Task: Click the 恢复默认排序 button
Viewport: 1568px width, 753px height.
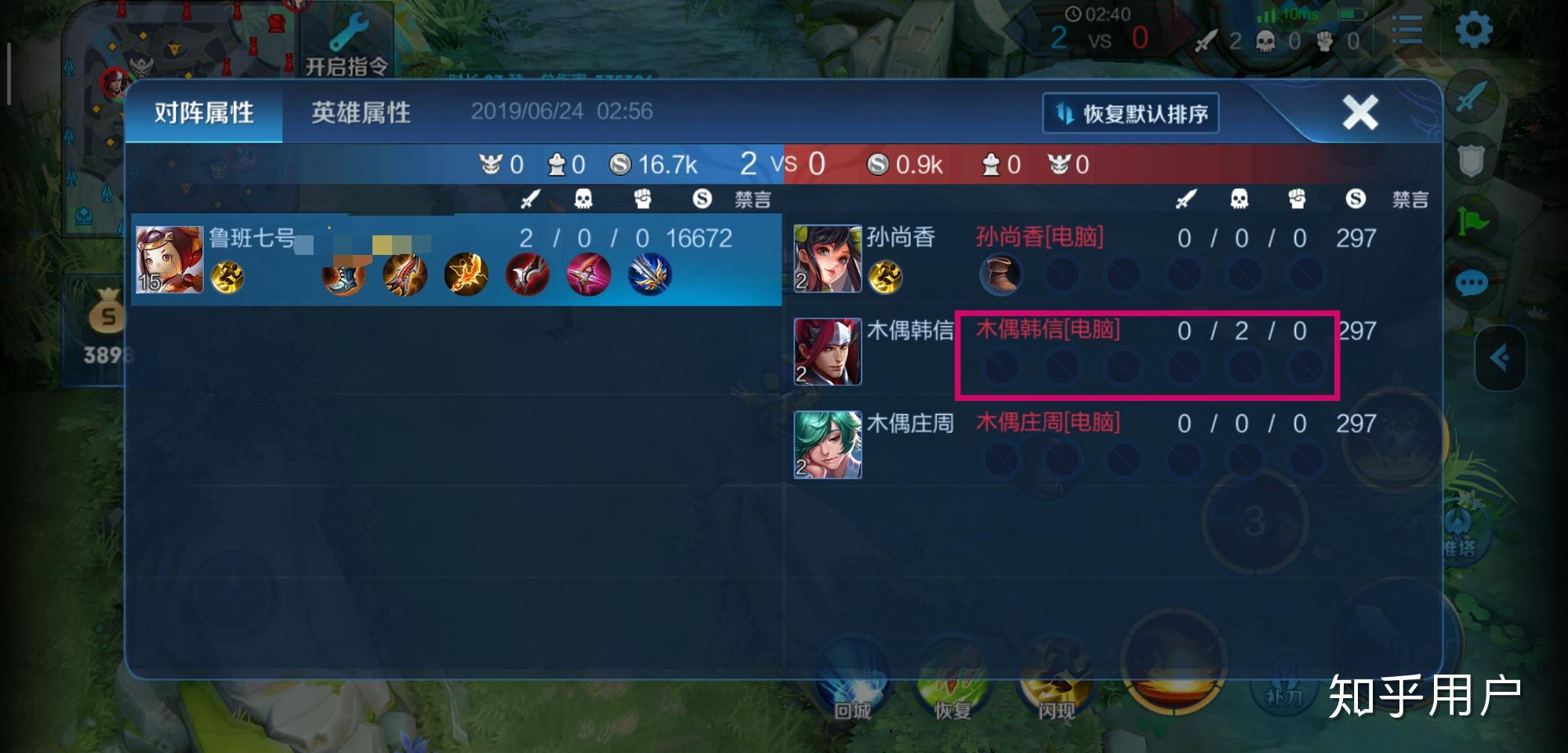Action: [1131, 114]
